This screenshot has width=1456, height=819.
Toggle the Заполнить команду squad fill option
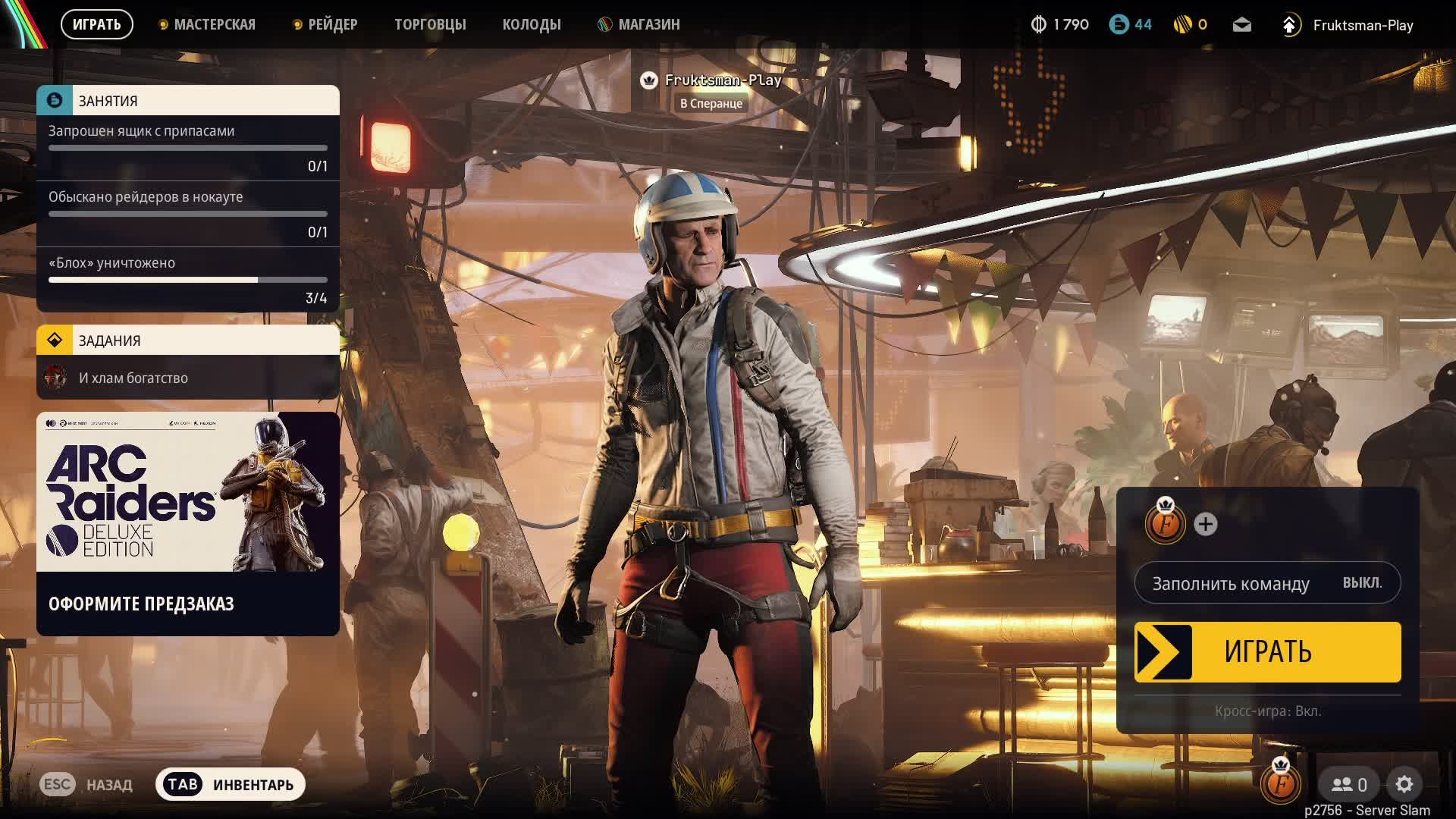[x=1267, y=583]
